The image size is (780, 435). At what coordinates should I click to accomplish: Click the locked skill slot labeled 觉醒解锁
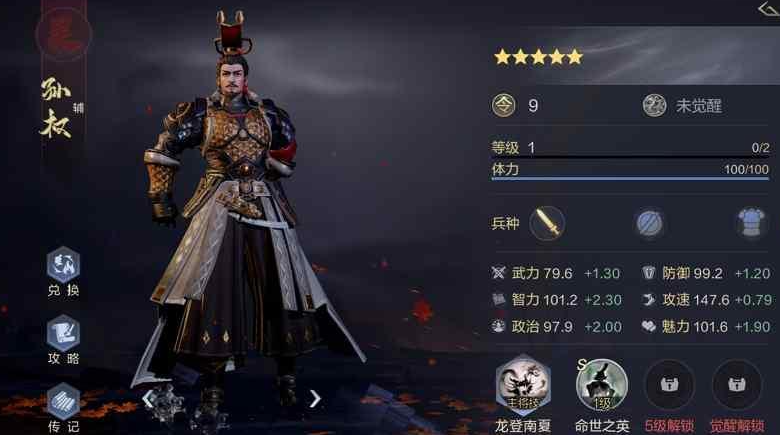pyautogui.click(x=736, y=384)
